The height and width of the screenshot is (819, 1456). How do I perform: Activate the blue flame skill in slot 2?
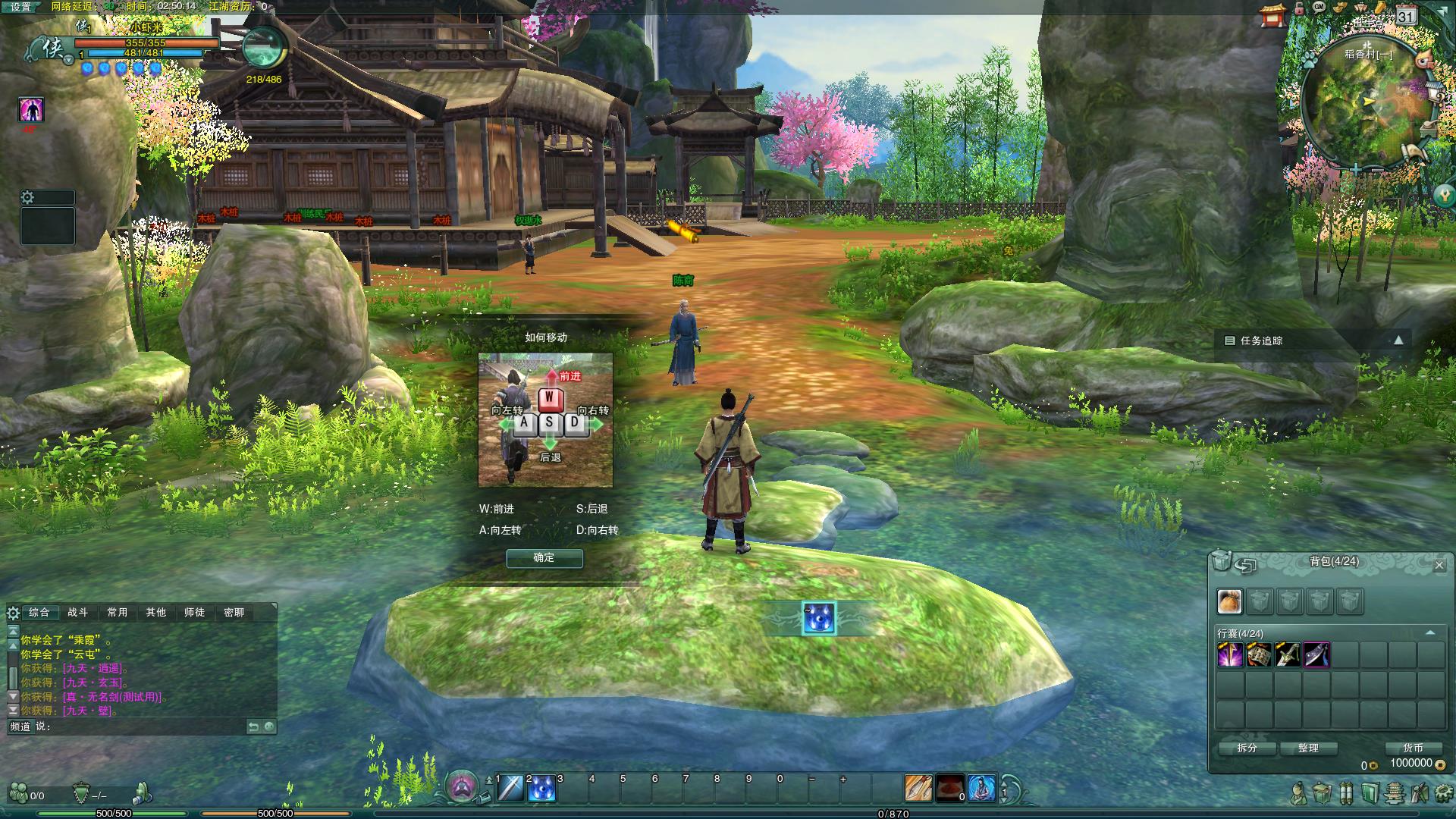[x=541, y=789]
